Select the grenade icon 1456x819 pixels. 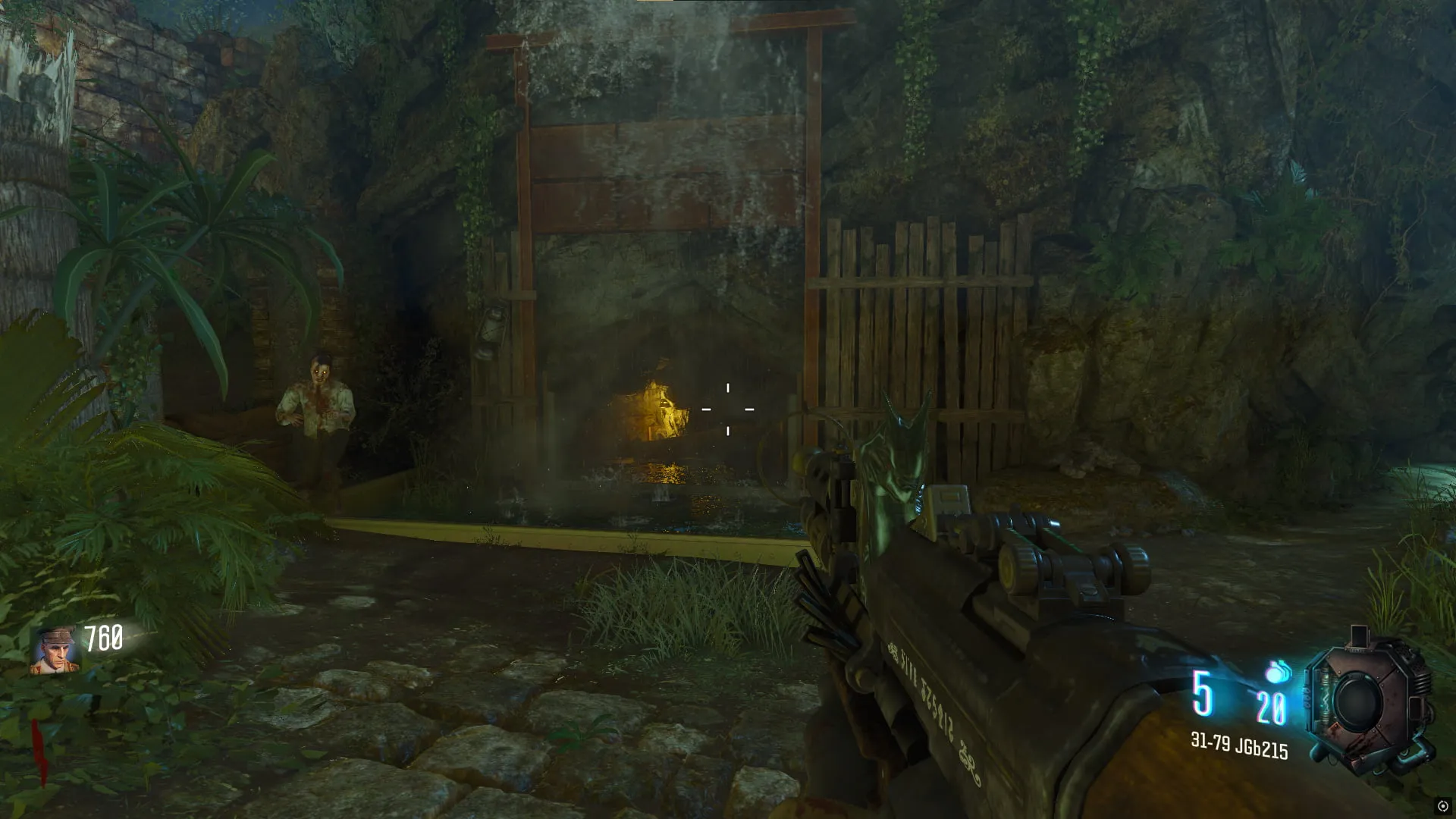click(1279, 671)
